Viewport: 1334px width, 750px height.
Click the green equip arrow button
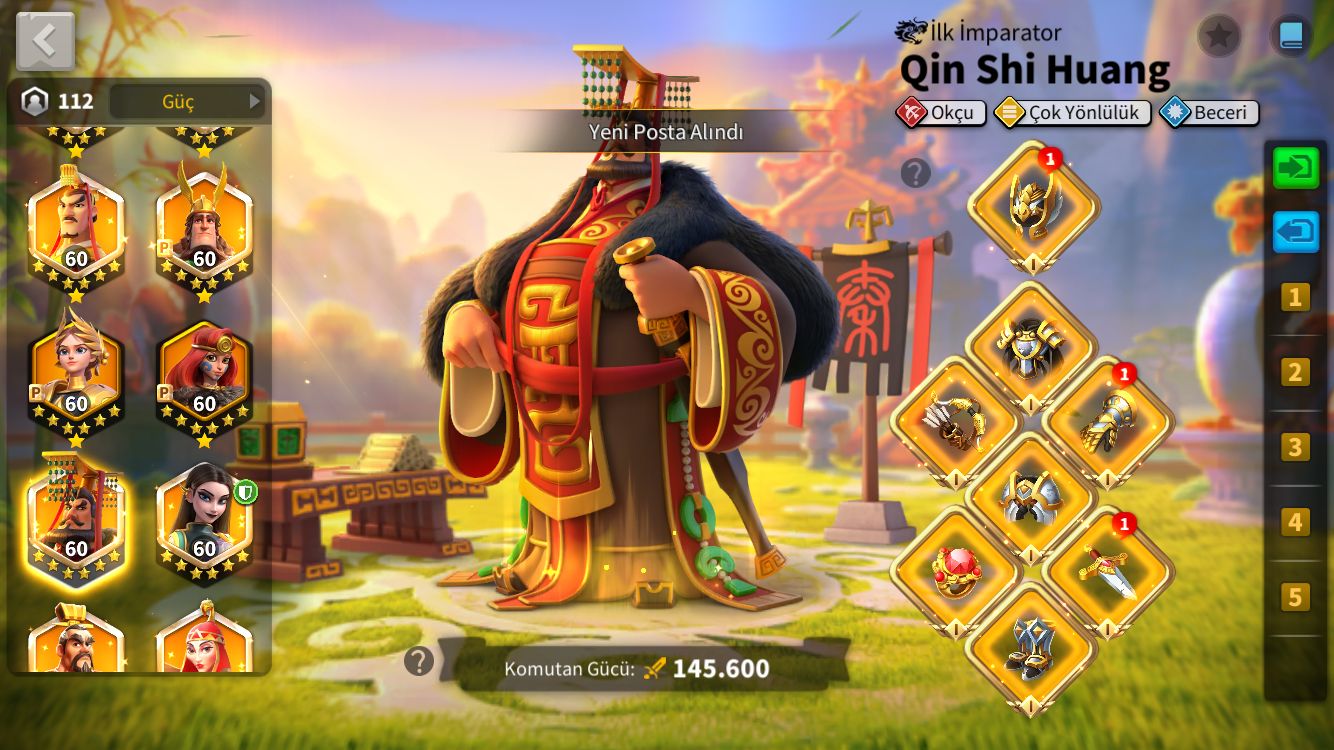click(x=1296, y=168)
